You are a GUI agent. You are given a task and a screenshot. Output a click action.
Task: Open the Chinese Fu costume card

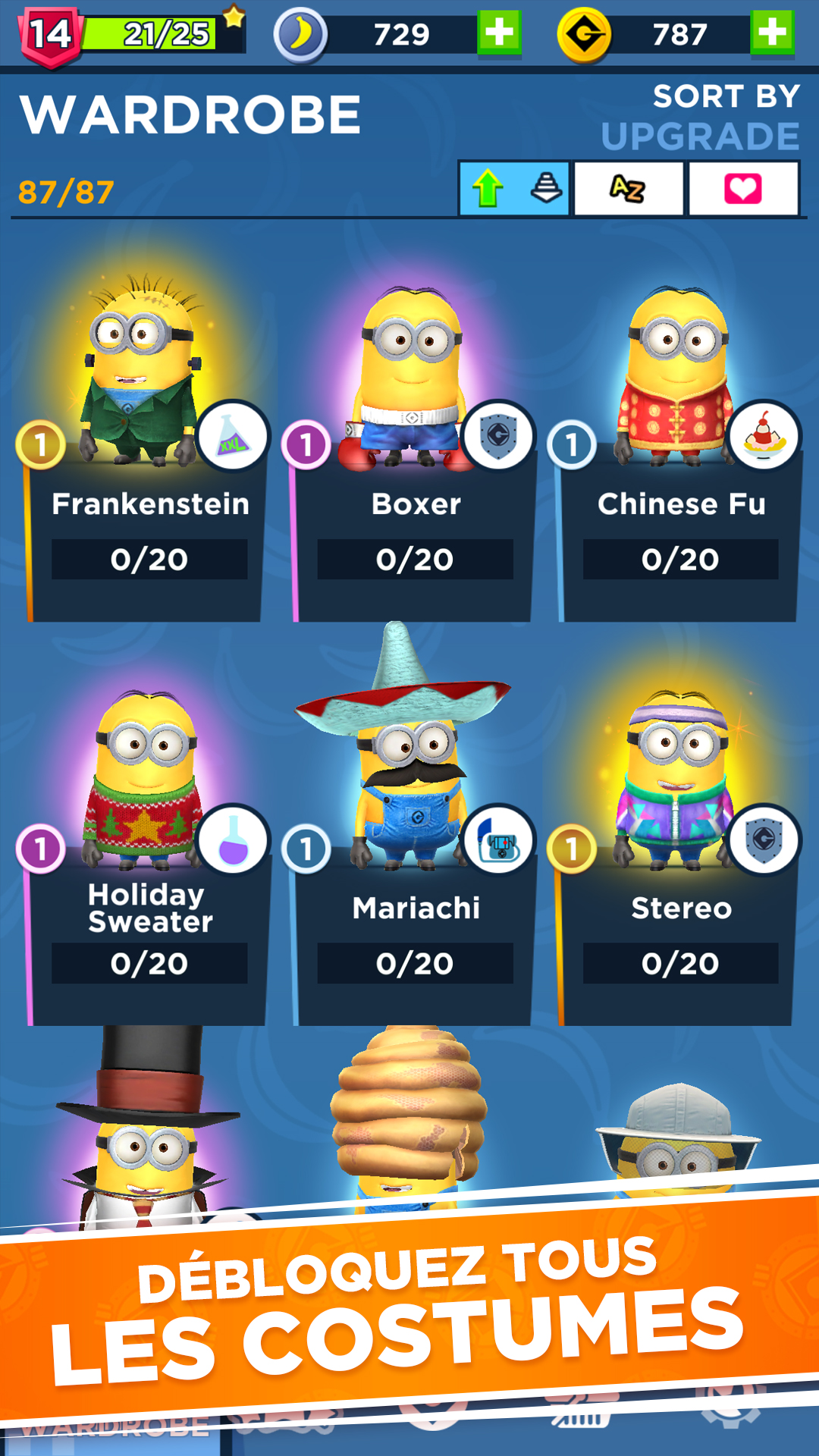click(679, 470)
